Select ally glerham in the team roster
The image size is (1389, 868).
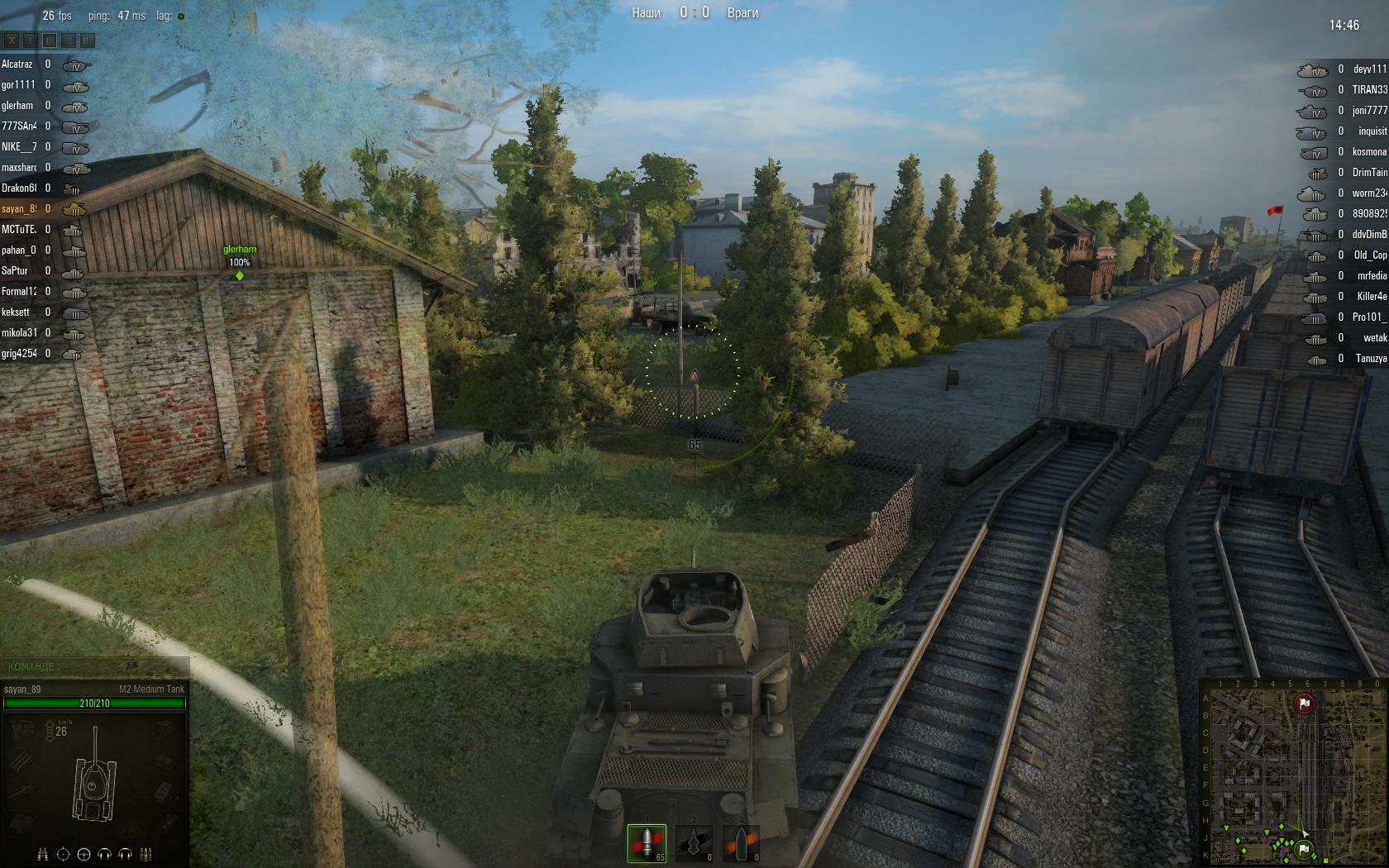click(17, 106)
